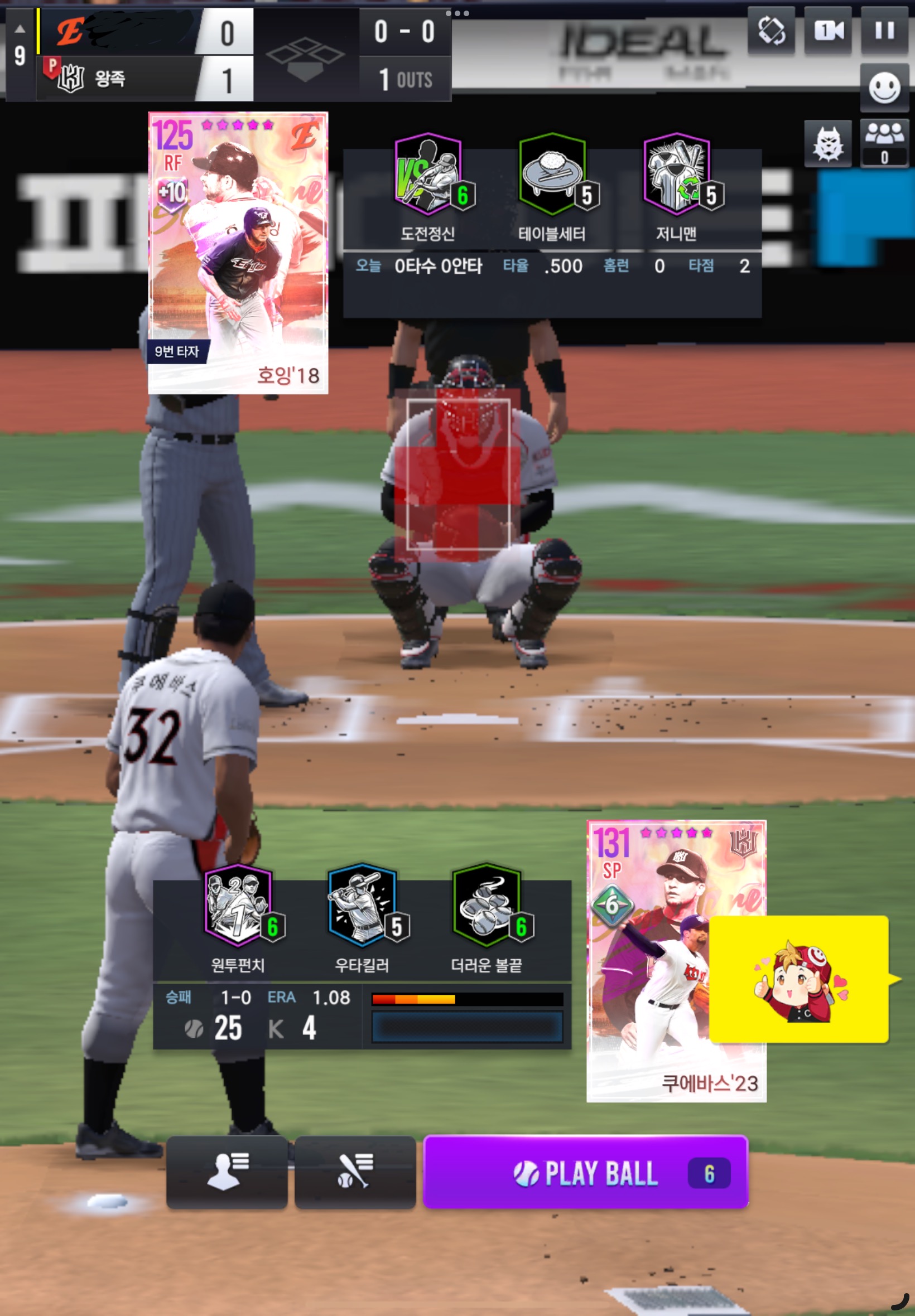Viewport: 915px width, 1316px height.
Task: Open the bat and ball list button
Action: 355,1172
